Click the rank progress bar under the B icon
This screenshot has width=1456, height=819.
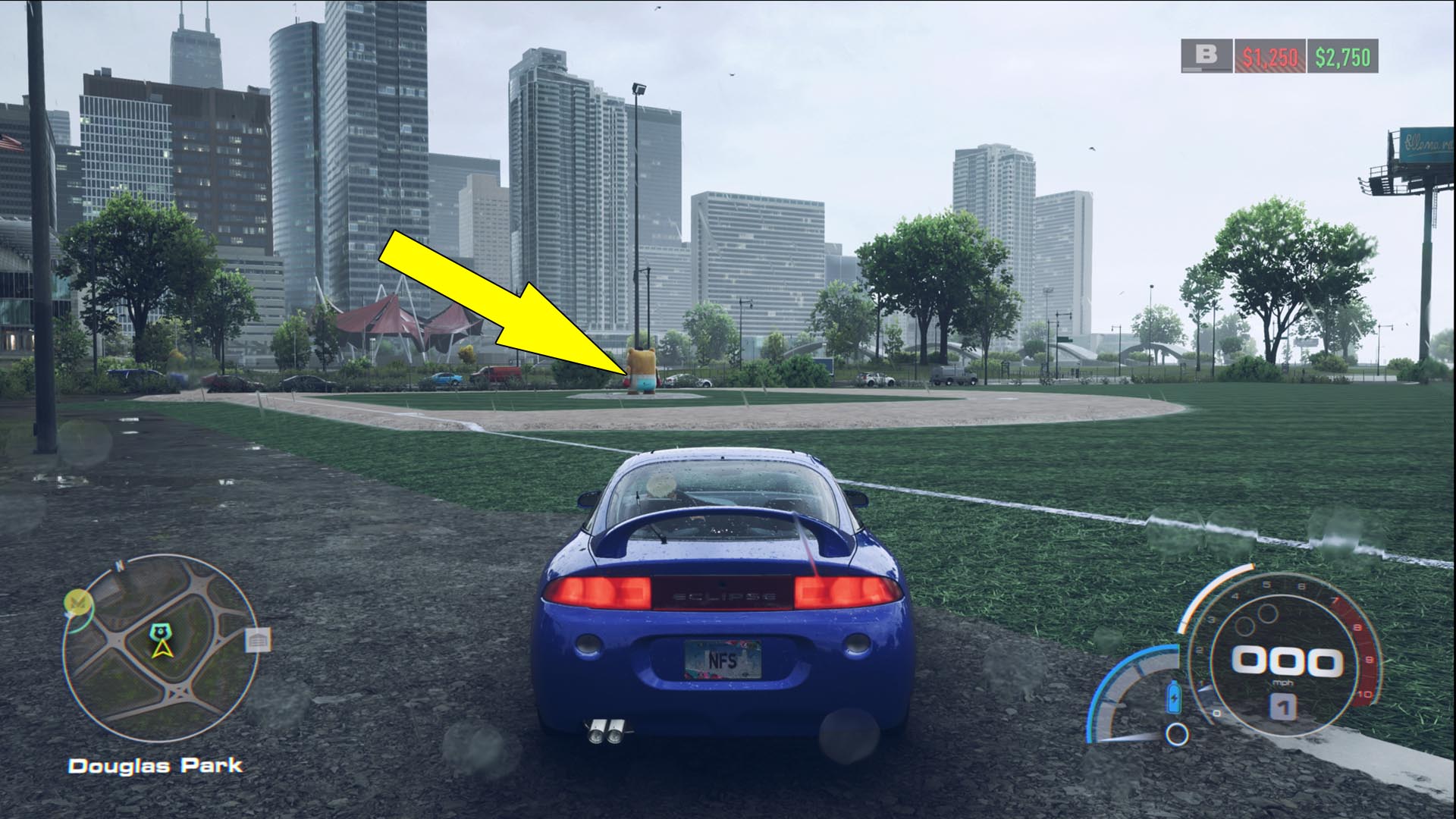[1207, 68]
